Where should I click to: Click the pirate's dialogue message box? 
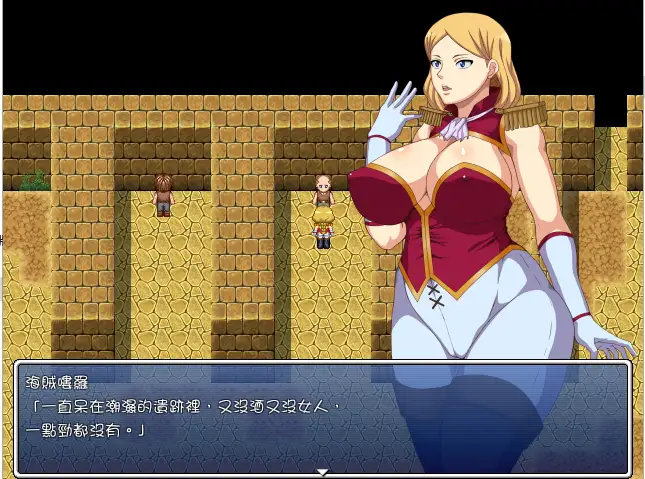322,417
